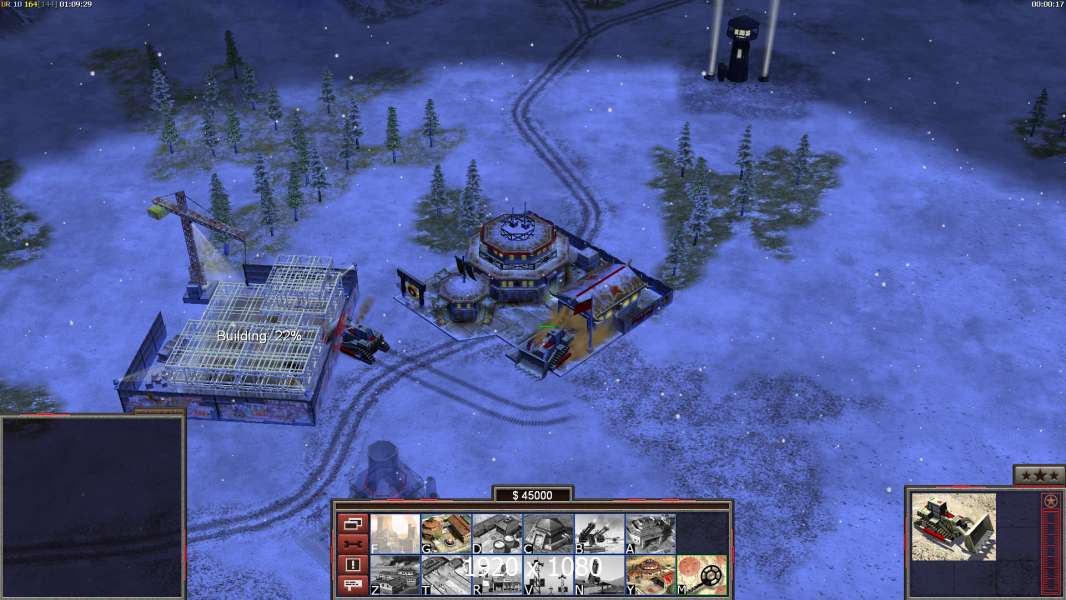Click the overlapping windows button
1066x600 pixels.
pyautogui.click(x=353, y=523)
